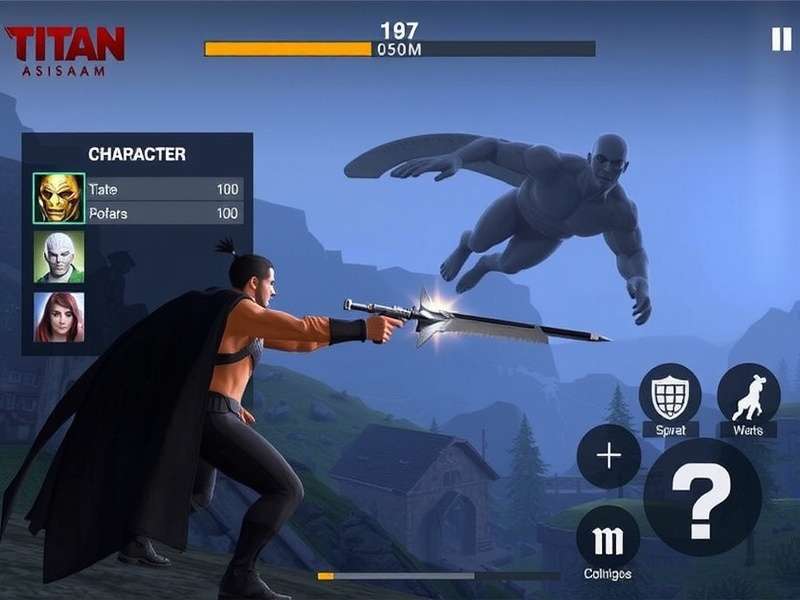The image size is (800, 600).
Task: Select the Pofars stat row
Action: [x=165, y=213]
